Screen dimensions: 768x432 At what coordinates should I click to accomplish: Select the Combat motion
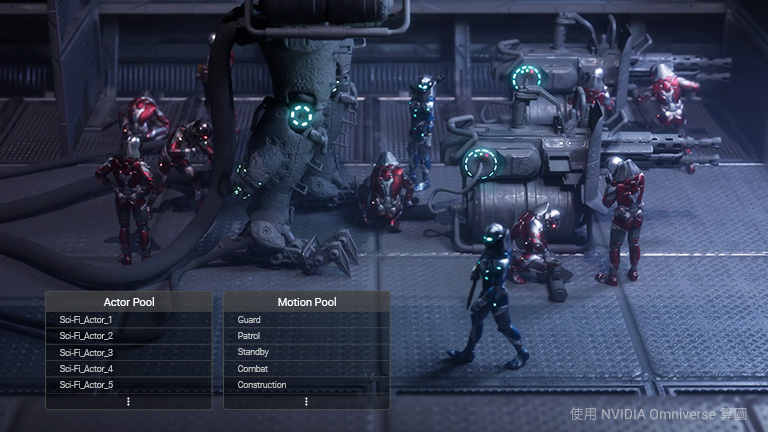pyautogui.click(x=253, y=369)
